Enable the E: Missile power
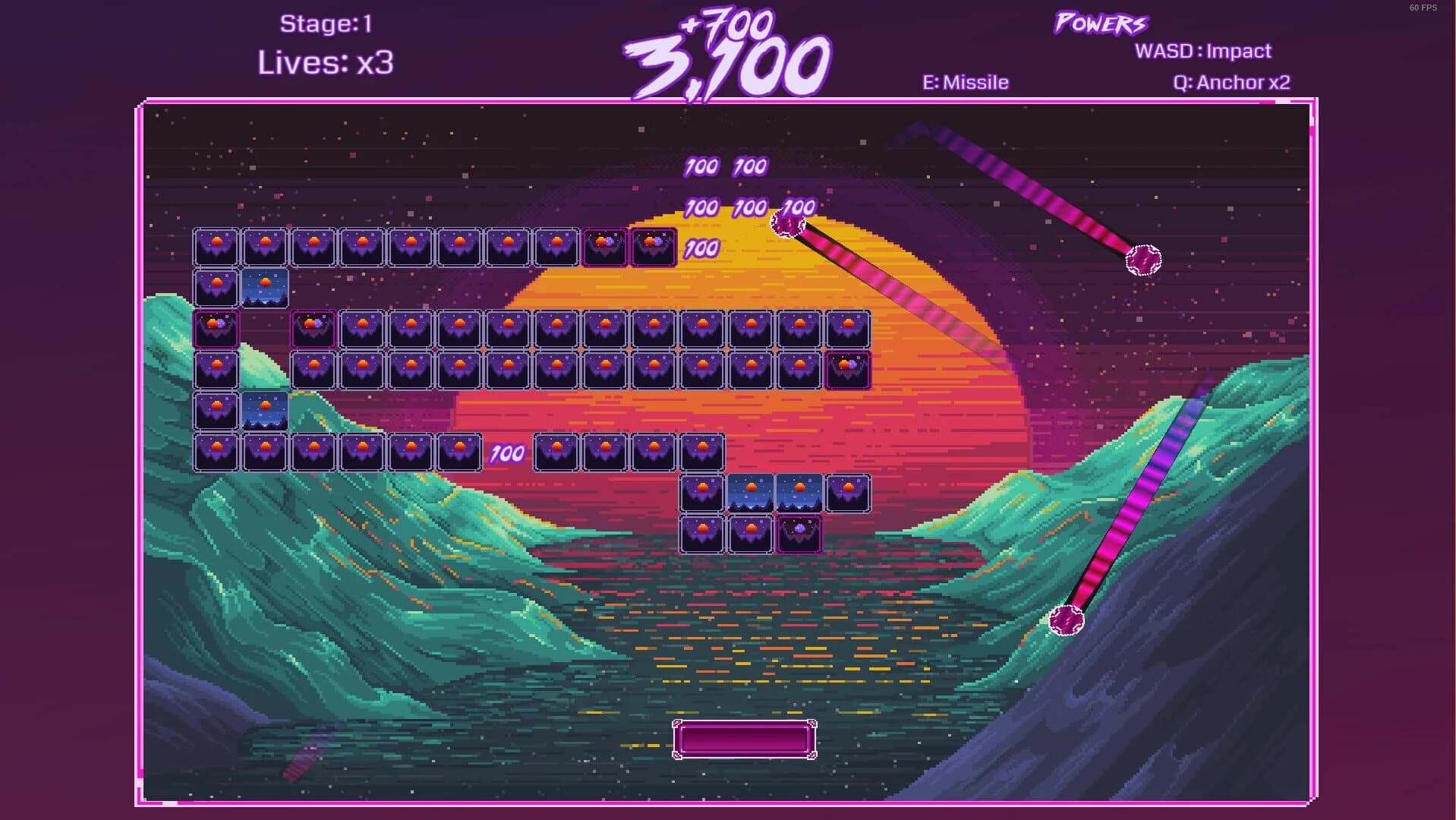This screenshot has width=1456, height=820. (x=964, y=81)
